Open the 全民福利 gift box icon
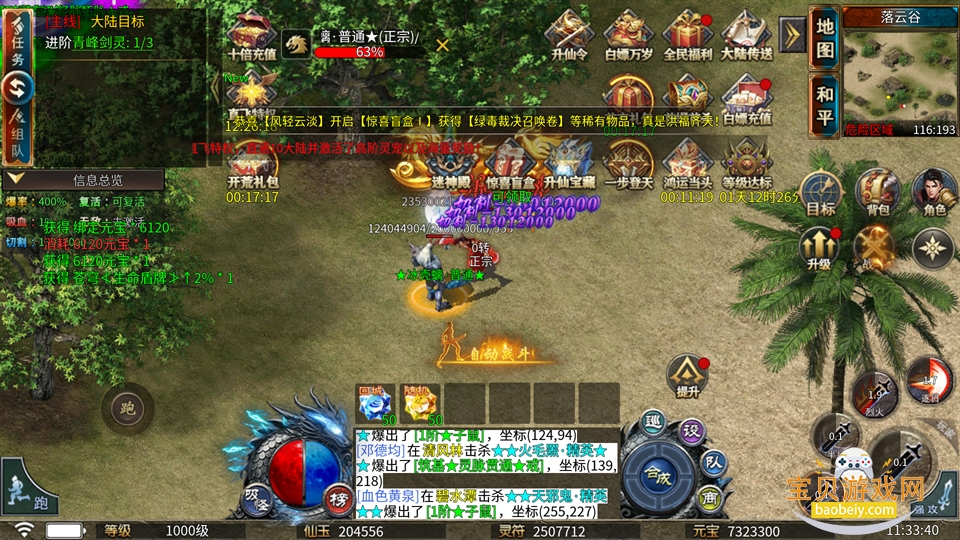 (687, 36)
